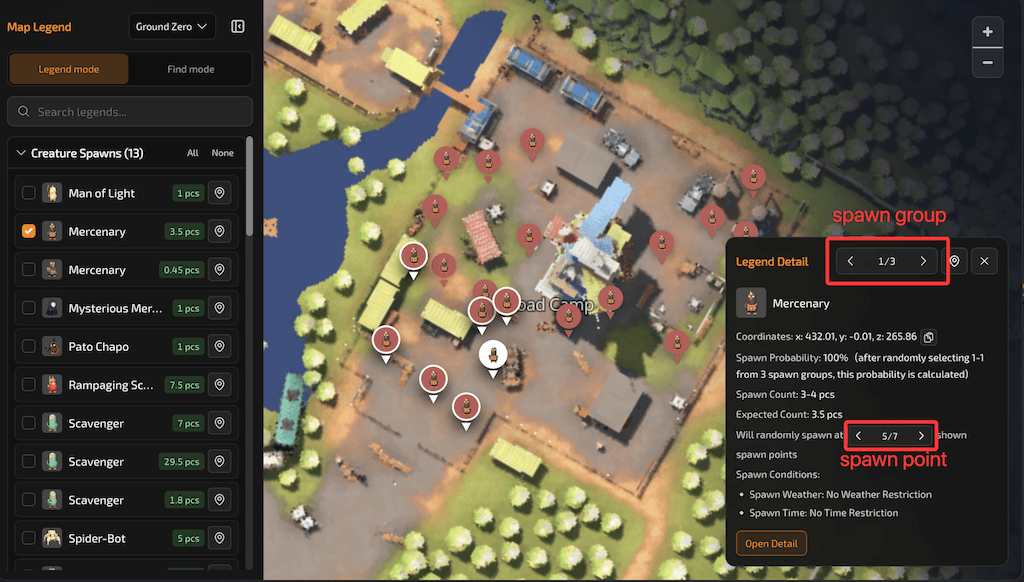Close the Legend Detail panel
Screen dimensions: 1024x582
[984, 262]
